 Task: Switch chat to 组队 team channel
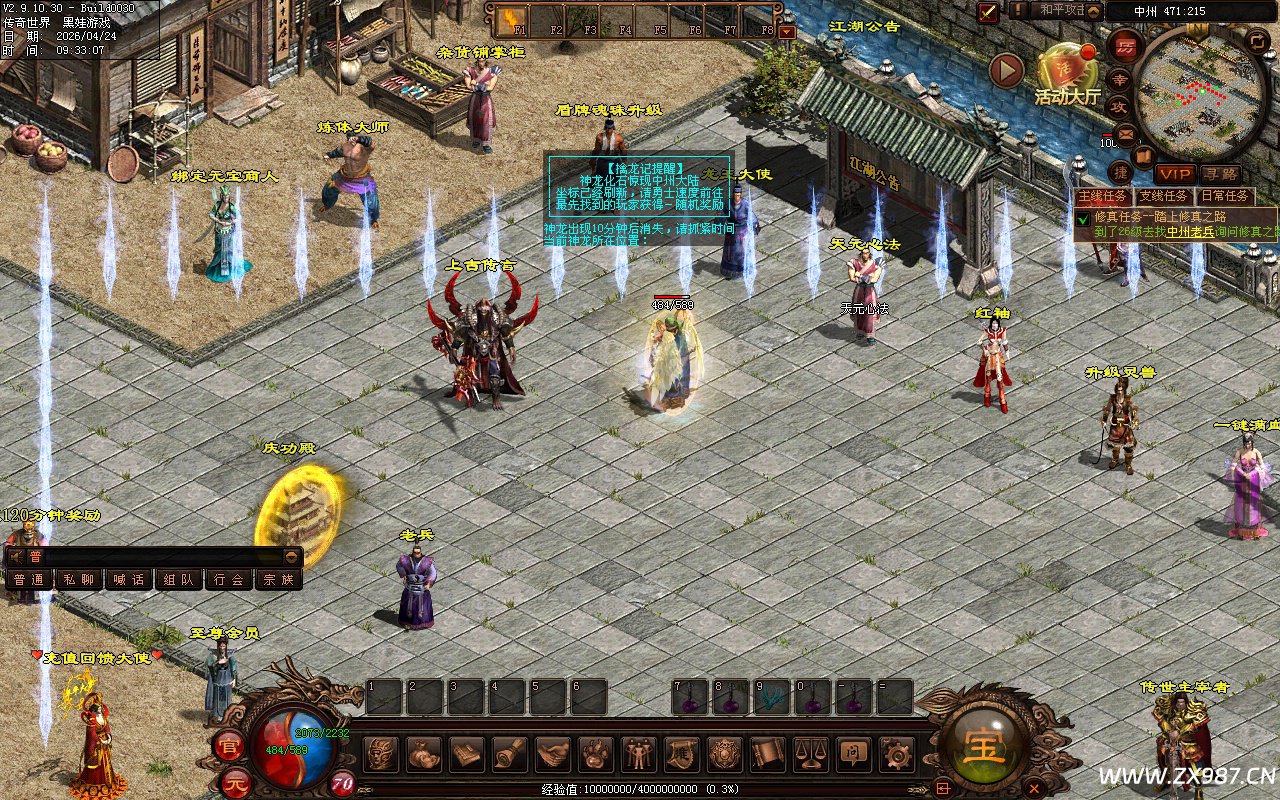pos(178,579)
